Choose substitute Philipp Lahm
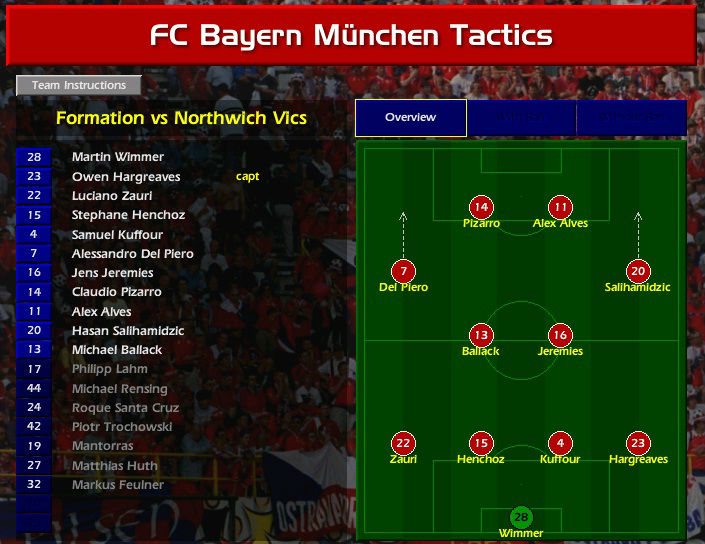 pos(109,369)
